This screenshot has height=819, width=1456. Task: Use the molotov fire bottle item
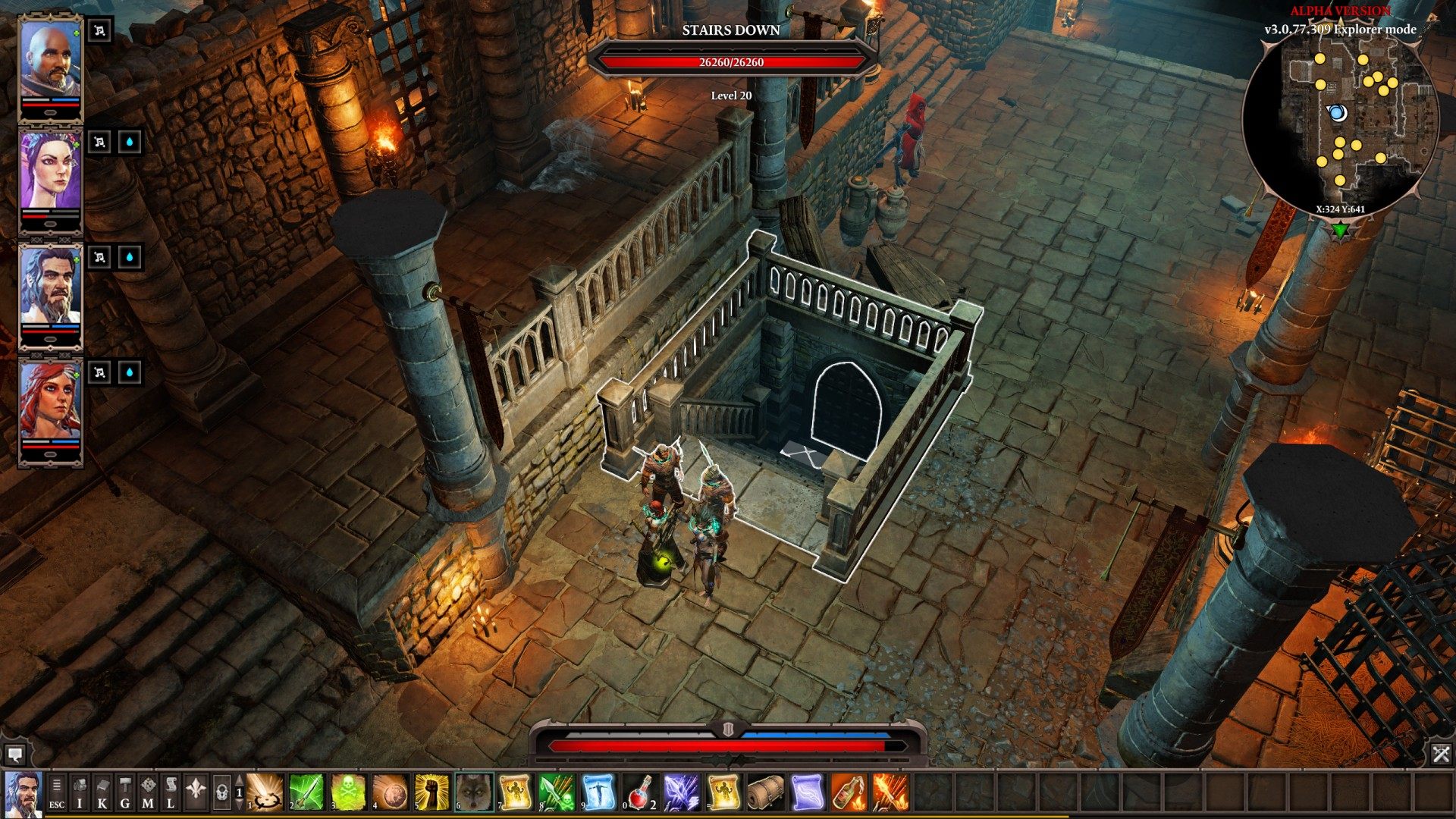point(849,792)
